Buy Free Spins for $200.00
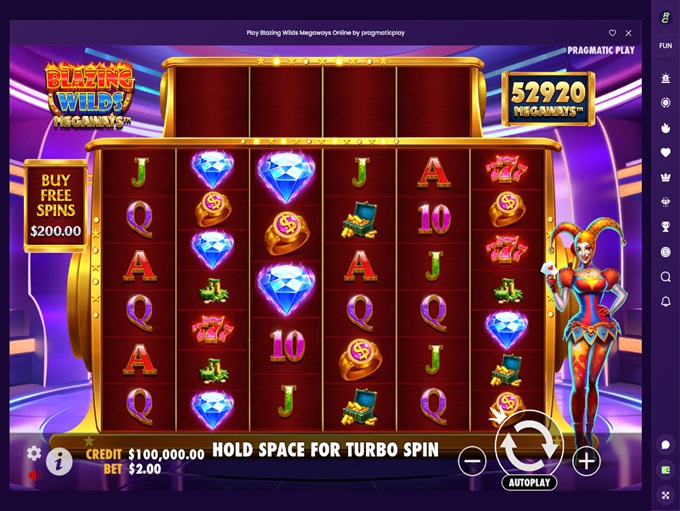This screenshot has height=511, width=680. pos(55,206)
